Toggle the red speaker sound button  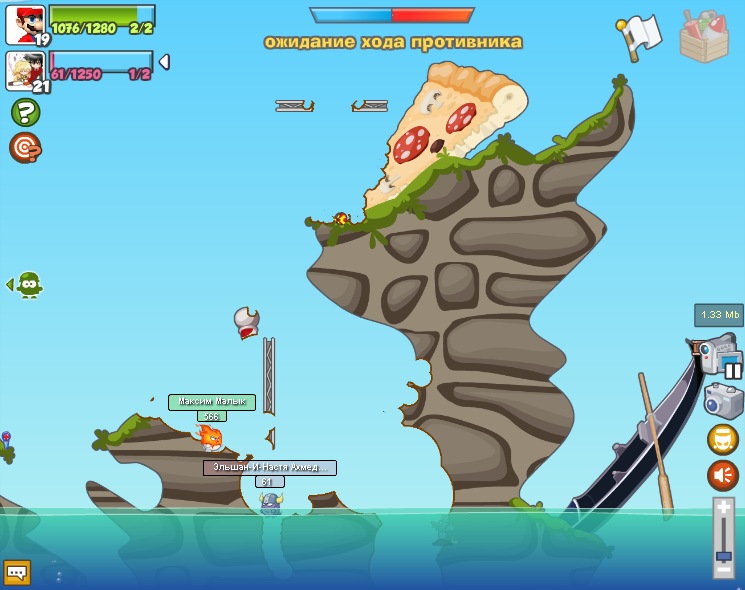723,476
